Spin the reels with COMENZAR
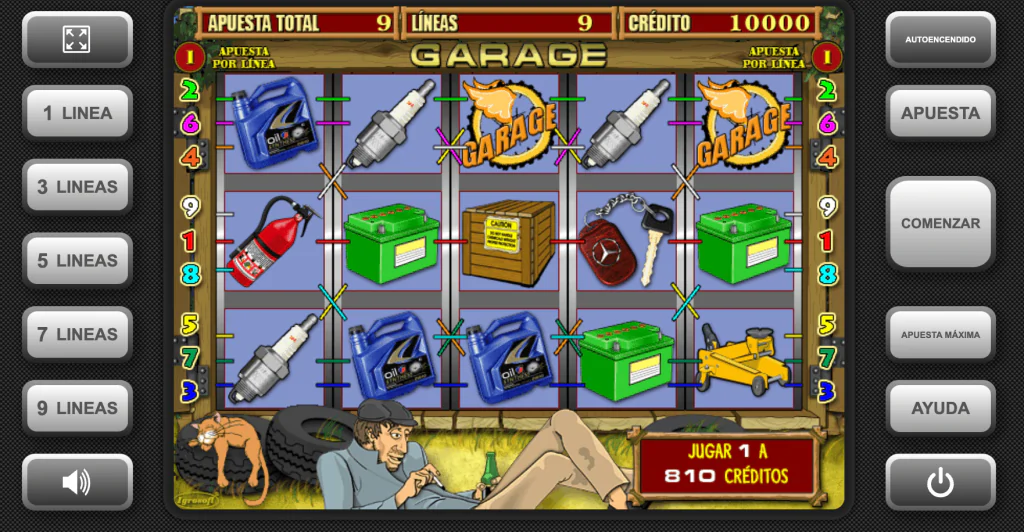This screenshot has width=1024, height=532. click(x=940, y=223)
